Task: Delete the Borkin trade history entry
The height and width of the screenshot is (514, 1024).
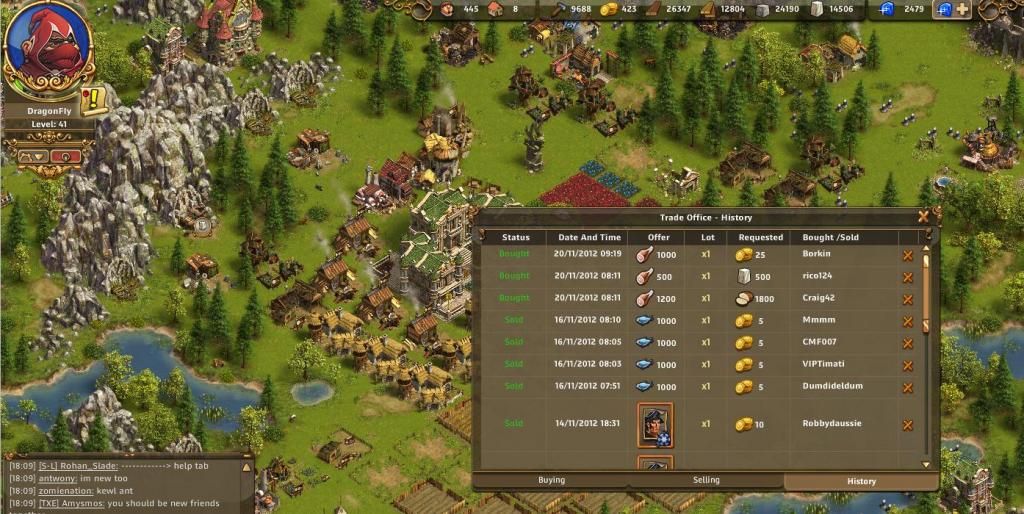Action: [x=908, y=255]
